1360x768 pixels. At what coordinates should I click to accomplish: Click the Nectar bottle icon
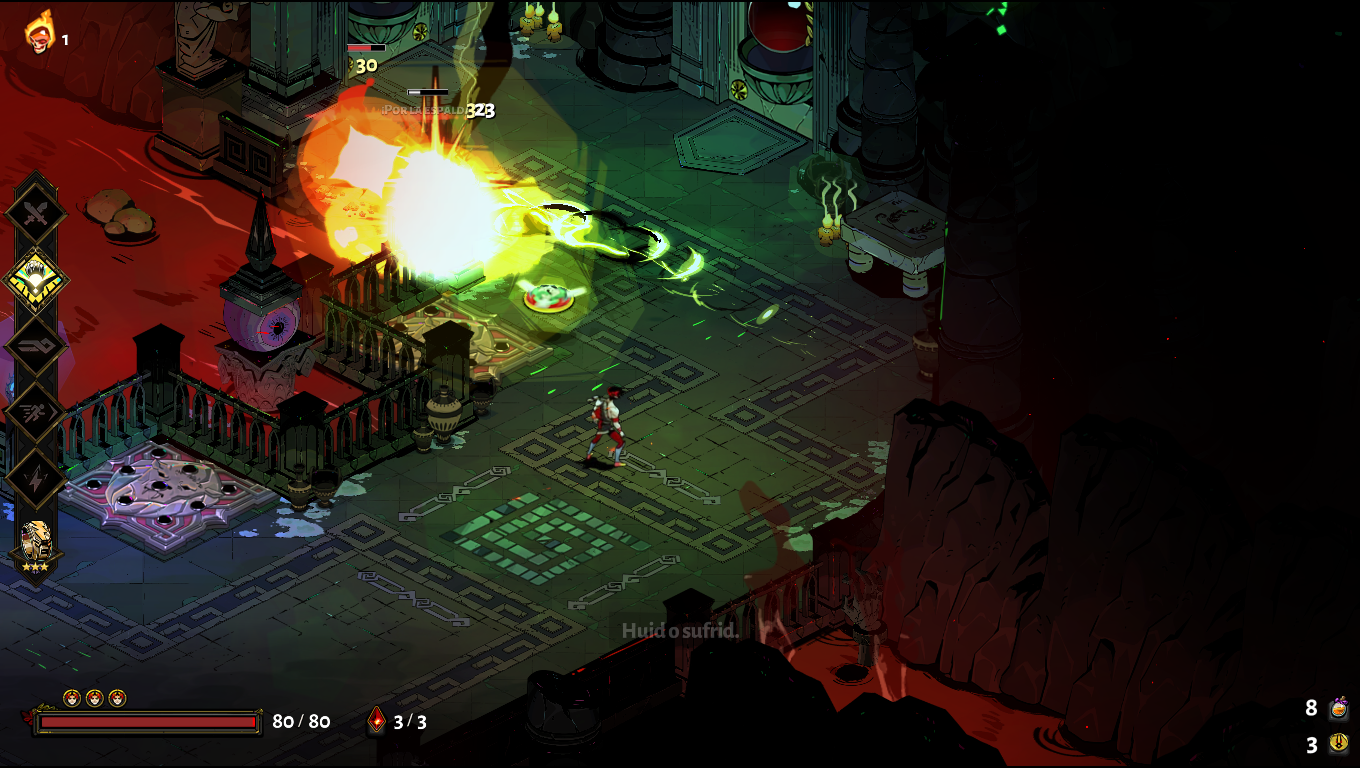pyautogui.click(x=1338, y=709)
